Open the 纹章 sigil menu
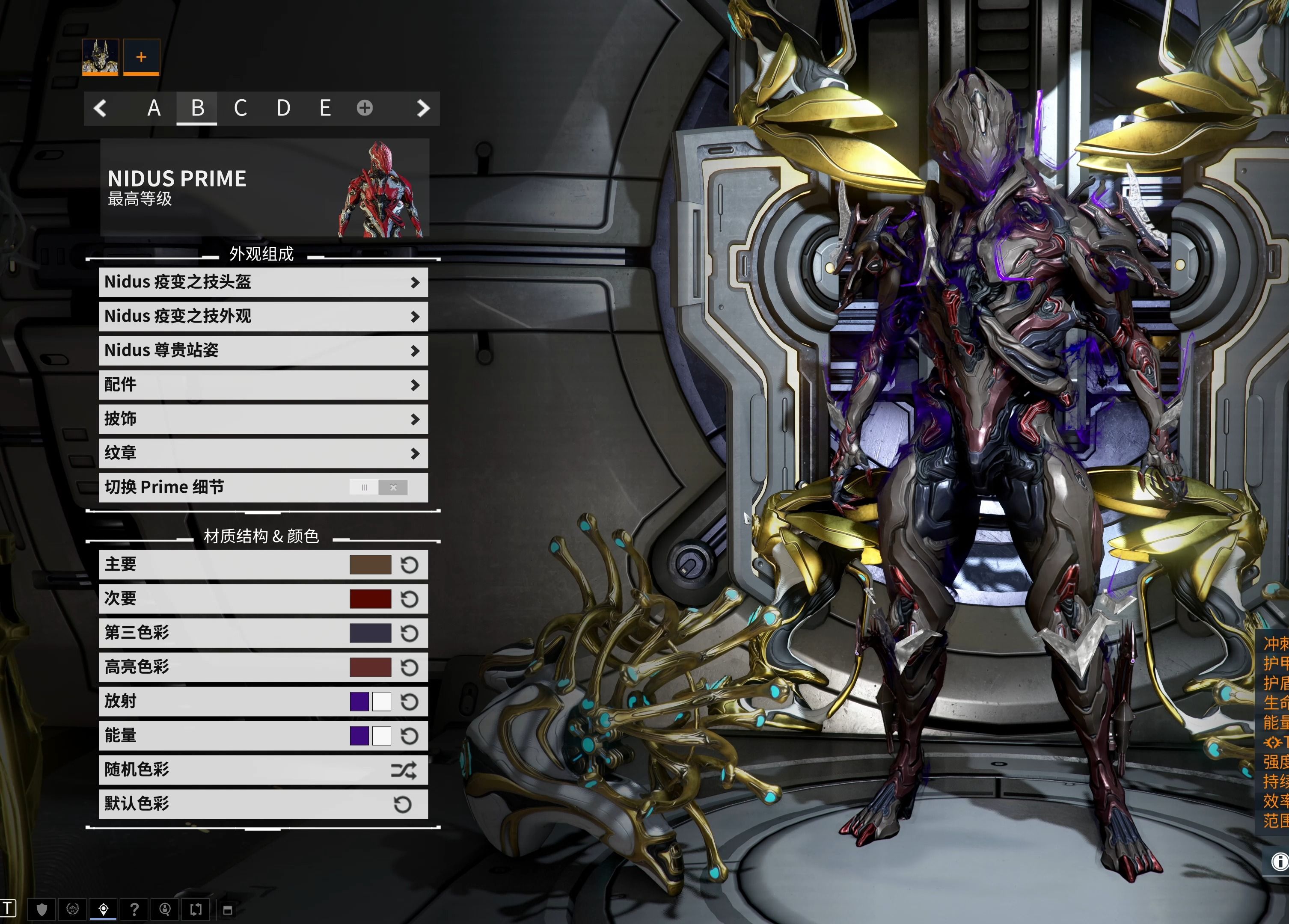The width and height of the screenshot is (1289, 924). [x=263, y=453]
